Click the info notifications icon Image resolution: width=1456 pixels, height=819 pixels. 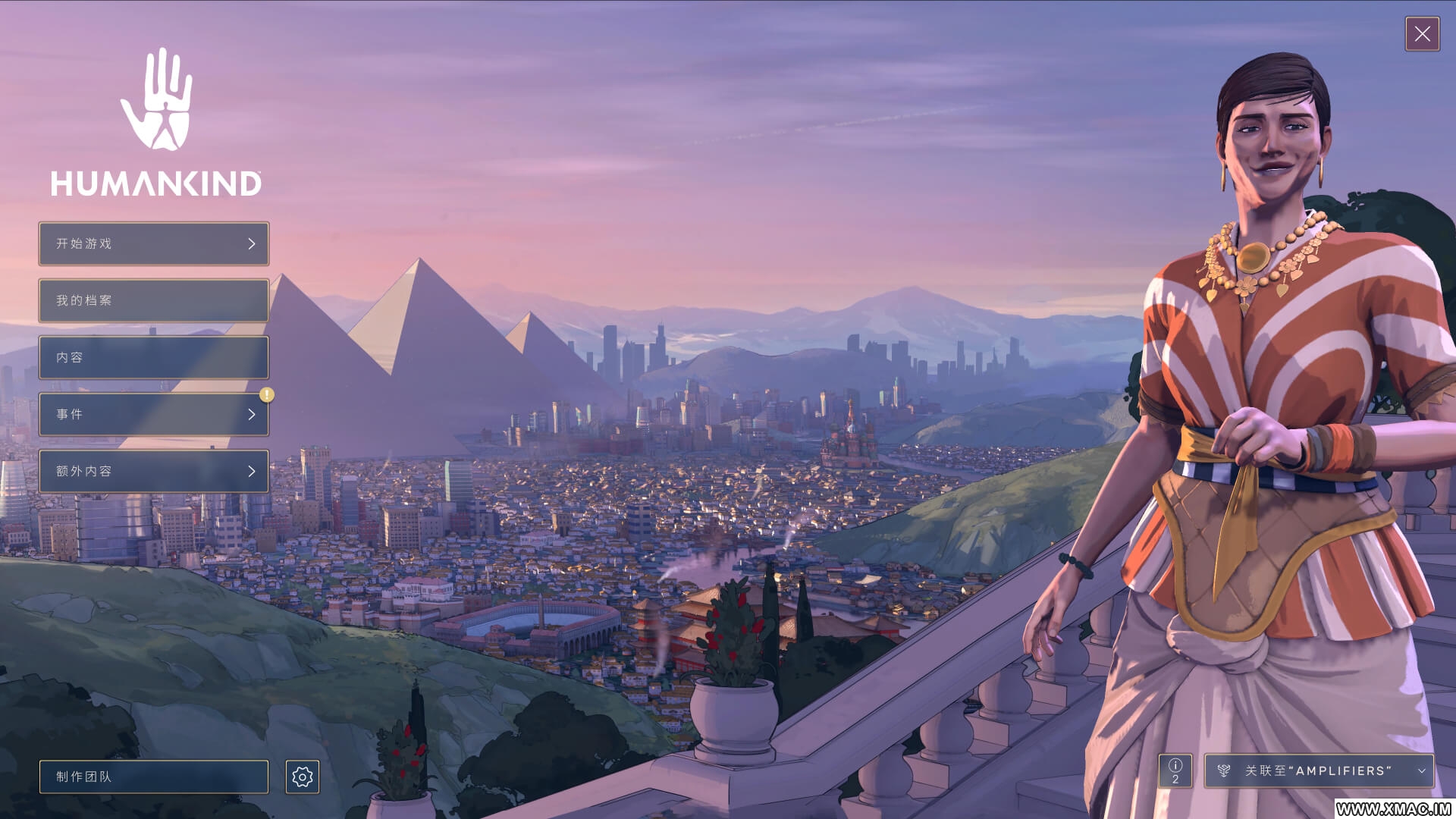pos(1175,770)
